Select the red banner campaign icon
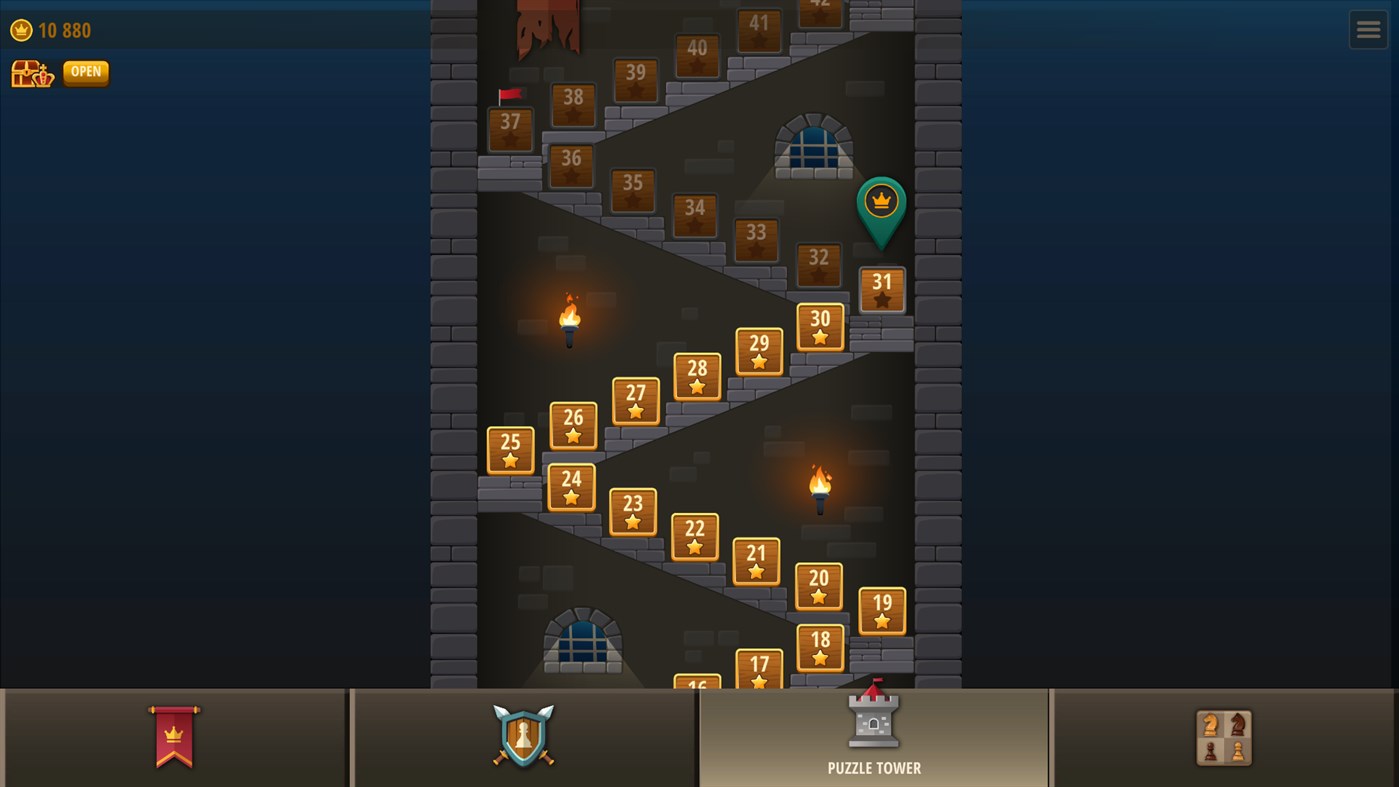Screen dimensions: 1399x787 pyautogui.click(x=174, y=737)
